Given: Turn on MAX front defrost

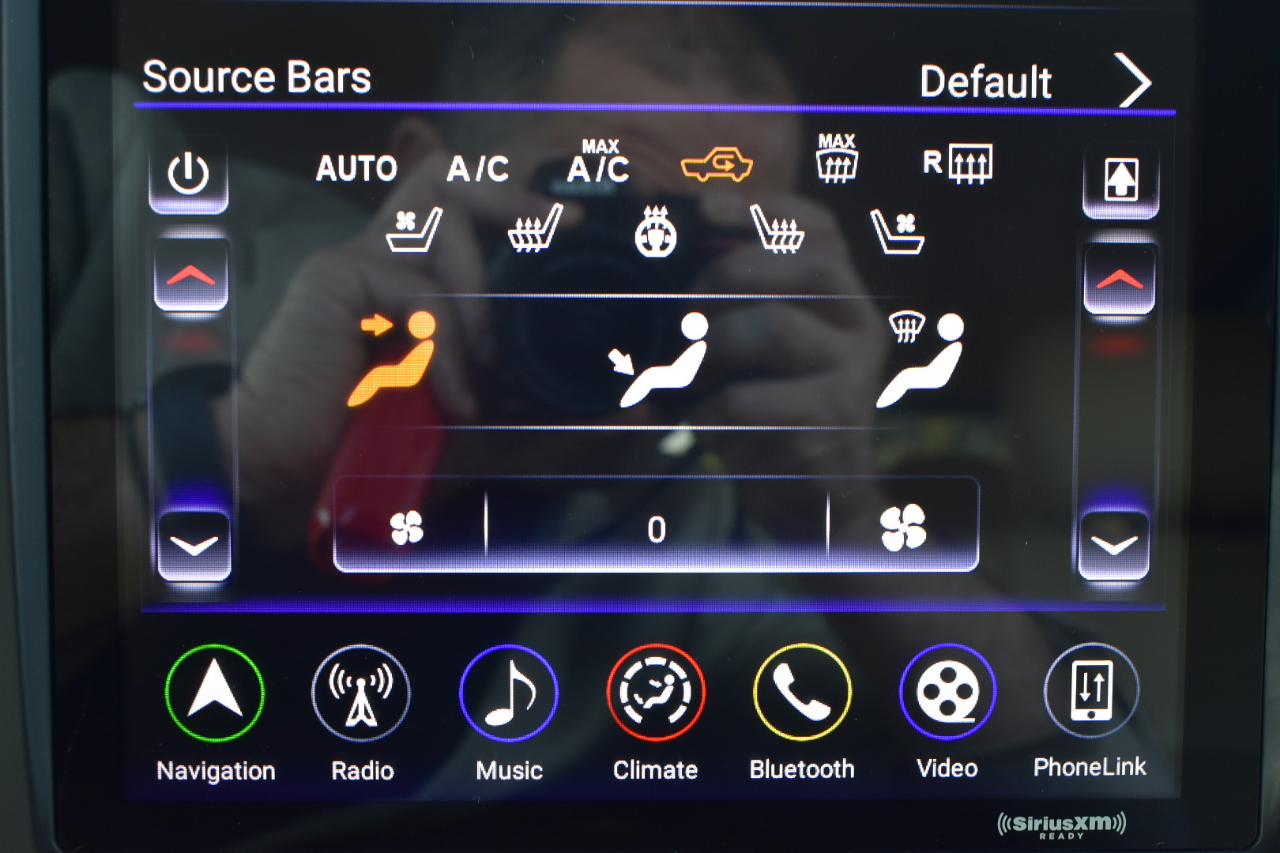Looking at the screenshot, I should point(836,160).
